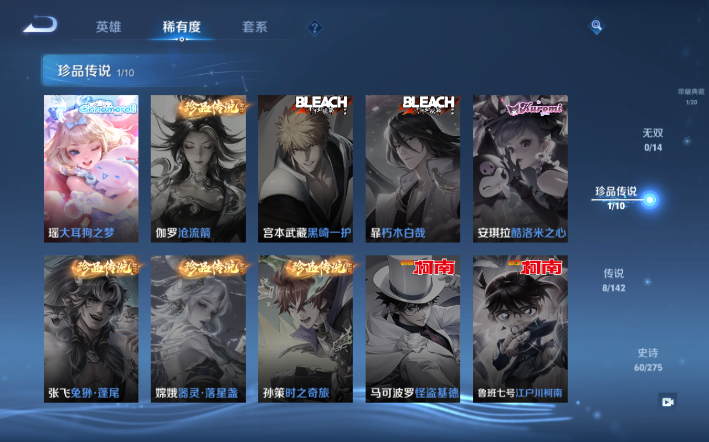The image size is (709, 442).
Task: Open the 套系 tab
Action: pos(254,27)
